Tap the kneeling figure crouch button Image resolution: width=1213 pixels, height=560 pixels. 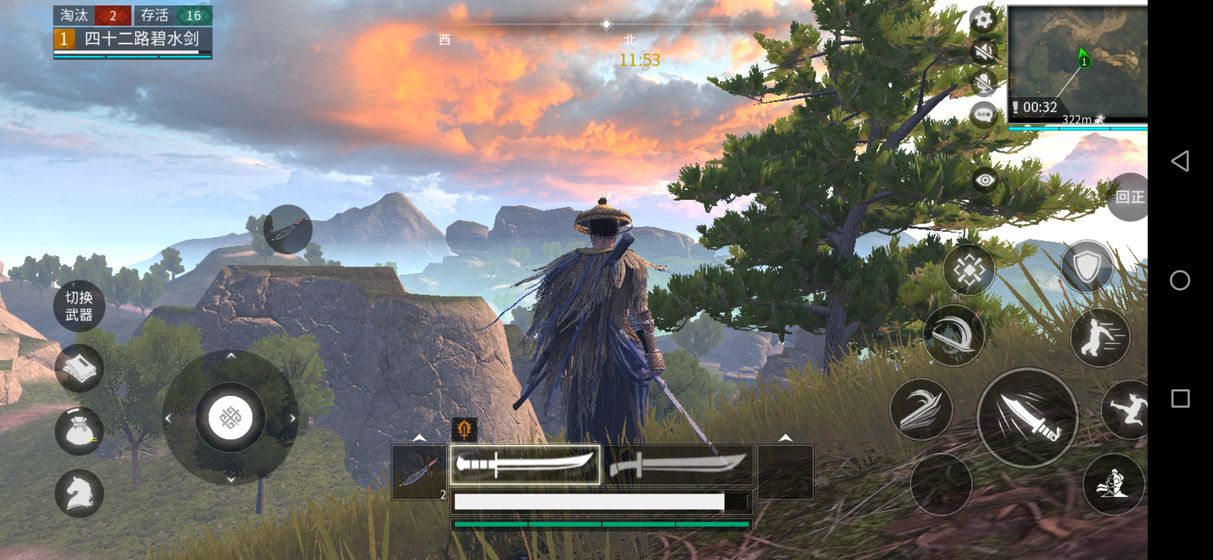point(1113,484)
